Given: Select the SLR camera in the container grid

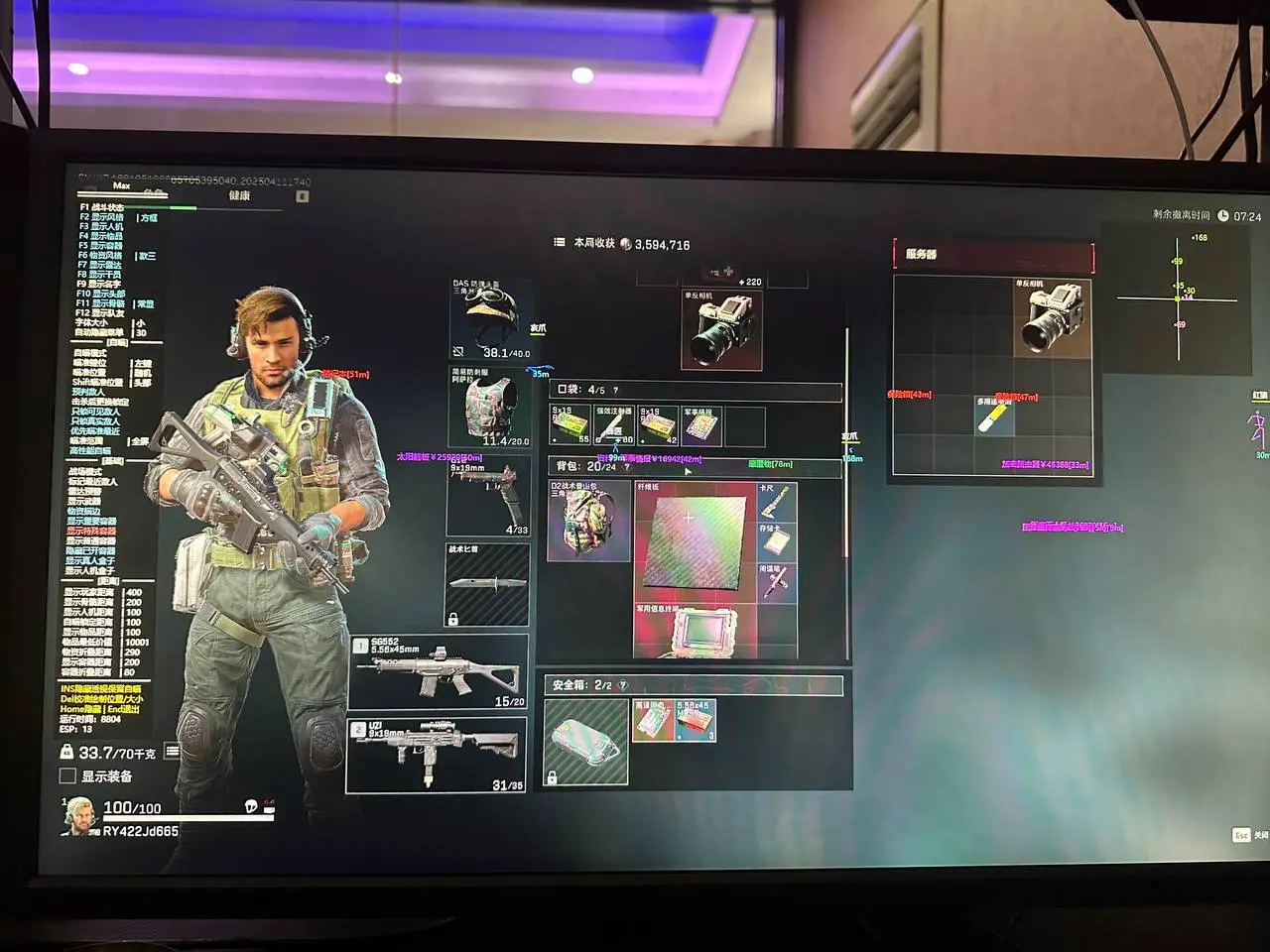Looking at the screenshot, I should [x=1052, y=316].
